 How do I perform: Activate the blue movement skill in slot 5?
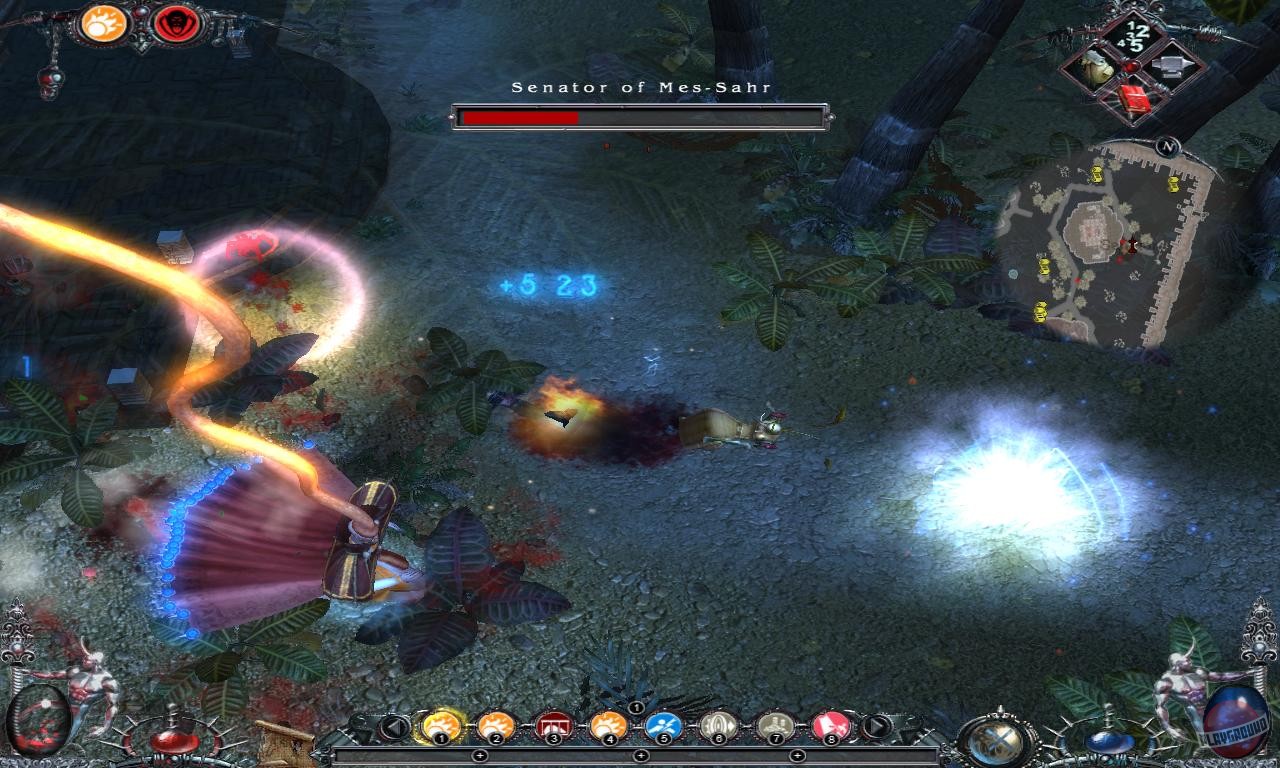point(663,725)
